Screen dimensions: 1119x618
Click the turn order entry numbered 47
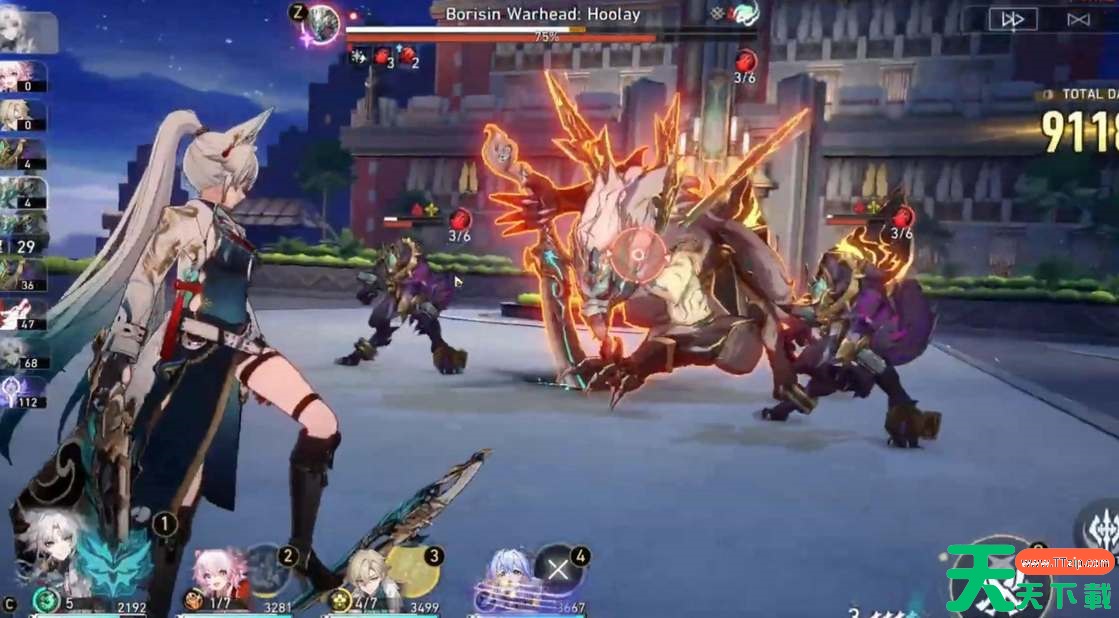22,314
